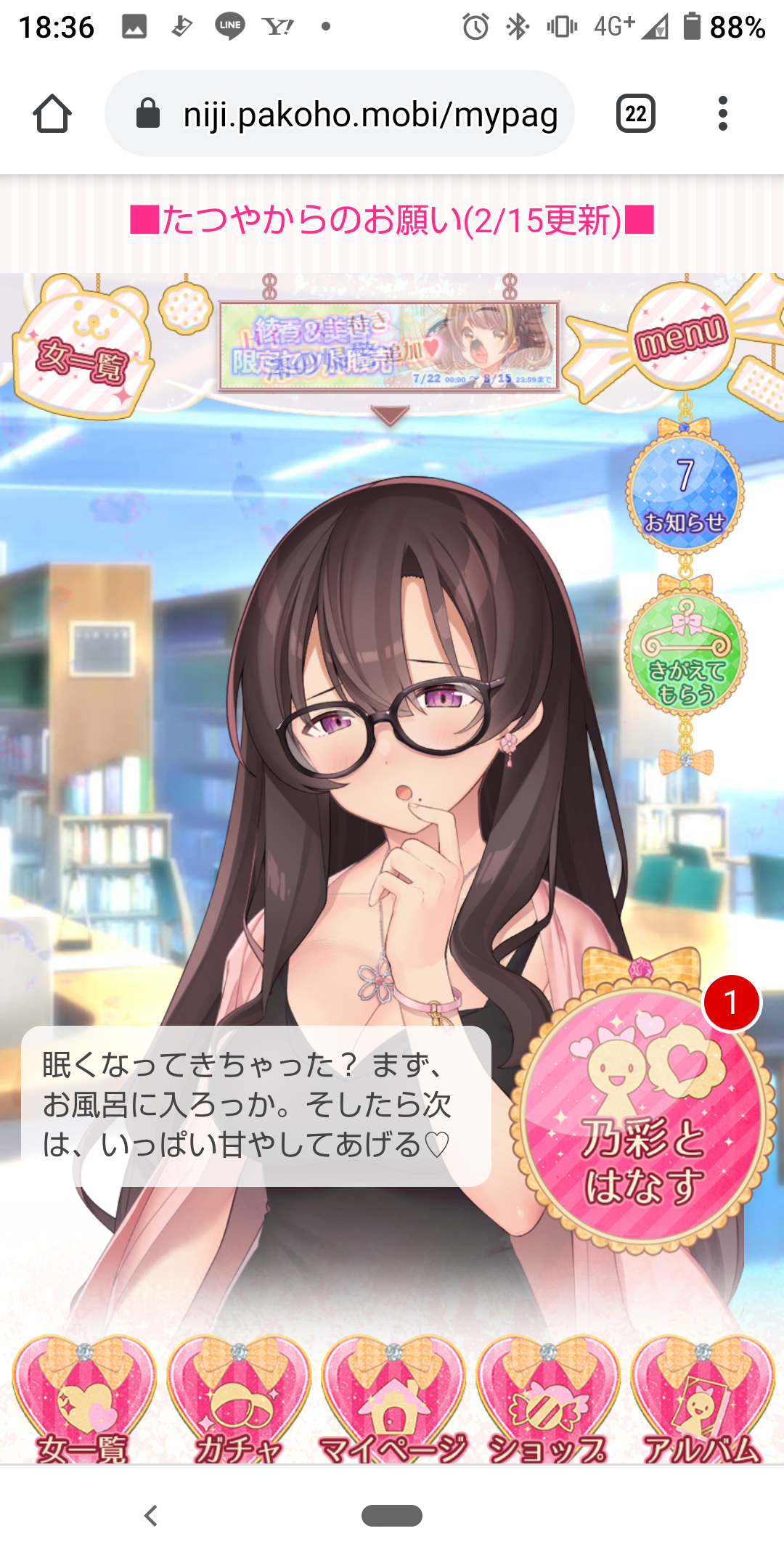The width and height of the screenshot is (784, 1568).
Task: Click the browser's tab counter showing 22
Action: 636,114
